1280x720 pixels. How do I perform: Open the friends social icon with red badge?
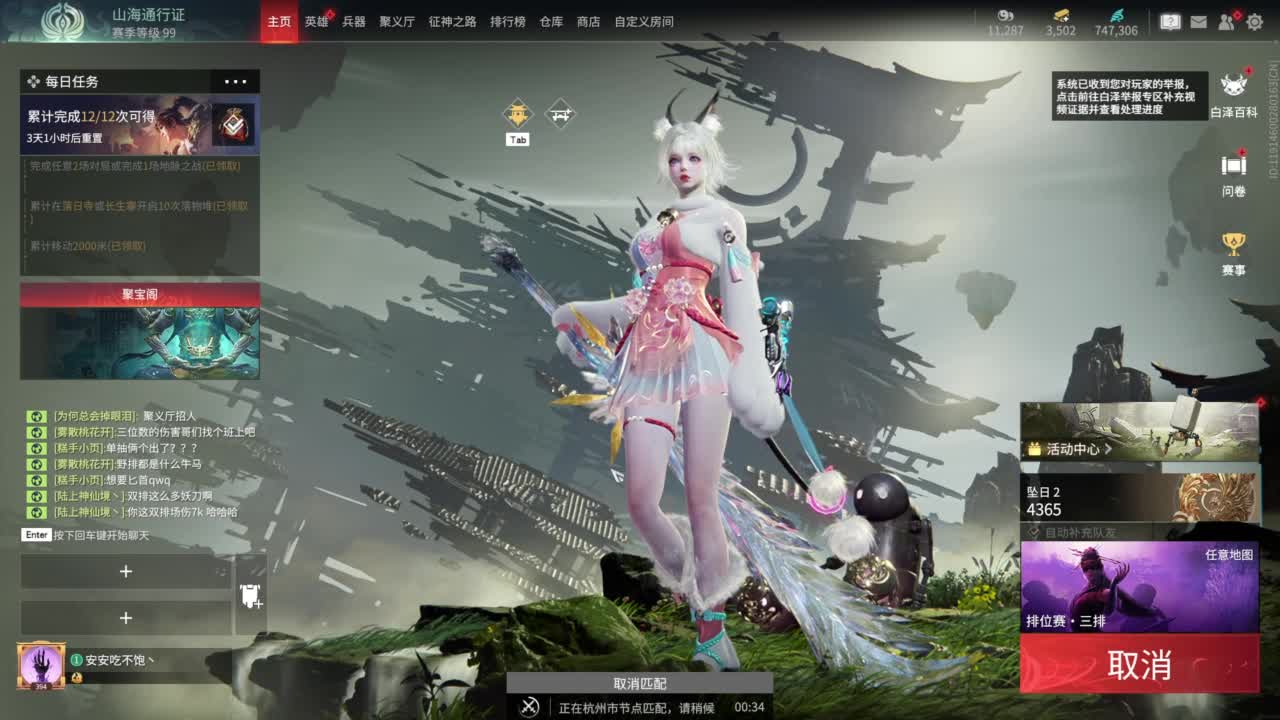tap(1227, 22)
